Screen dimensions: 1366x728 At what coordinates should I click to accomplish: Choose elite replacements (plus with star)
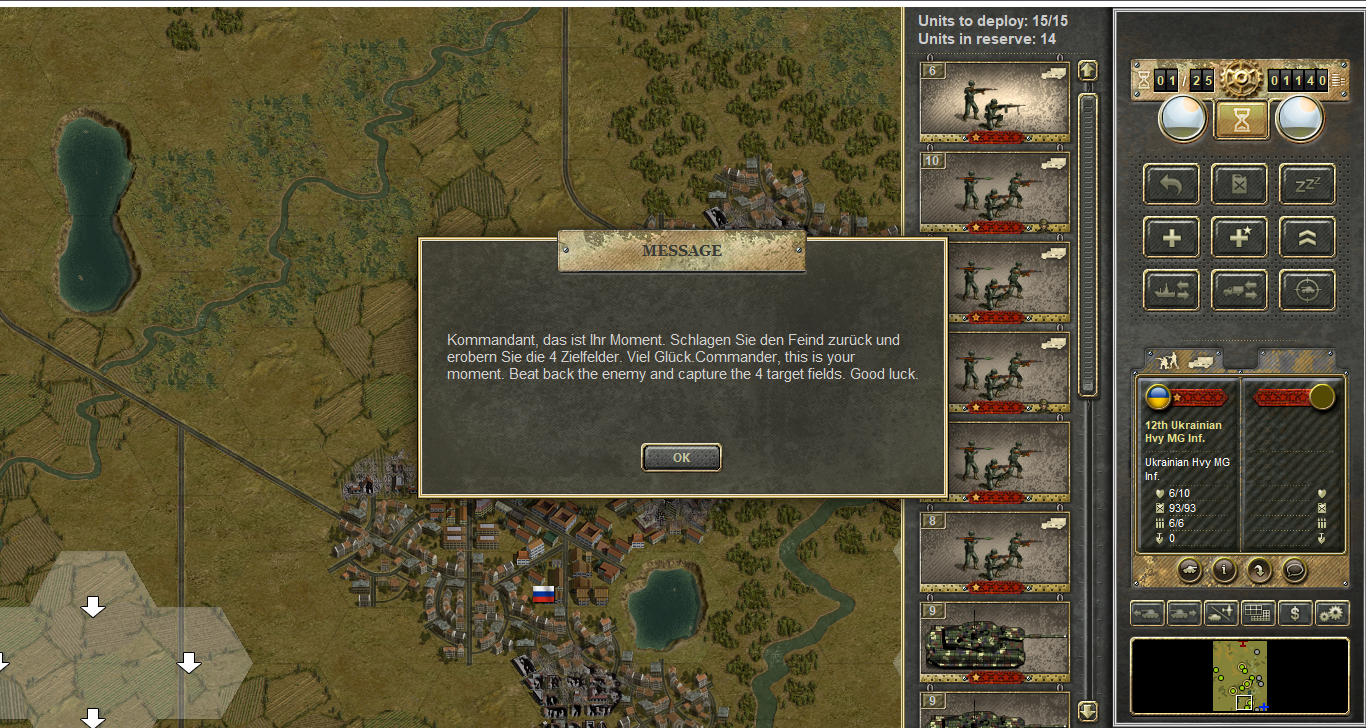(x=1240, y=238)
